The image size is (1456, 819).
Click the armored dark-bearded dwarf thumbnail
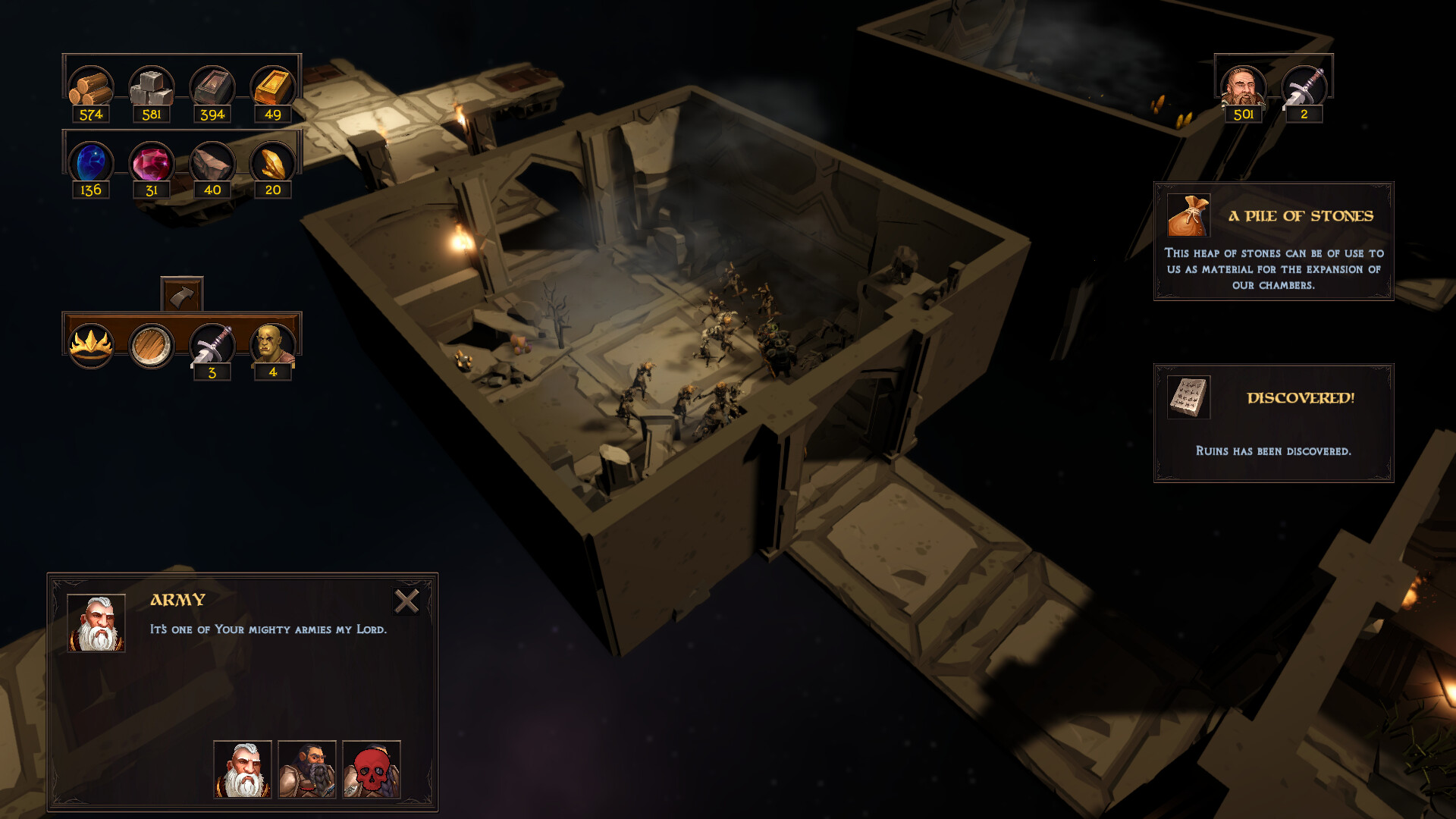(x=307, y=769)
